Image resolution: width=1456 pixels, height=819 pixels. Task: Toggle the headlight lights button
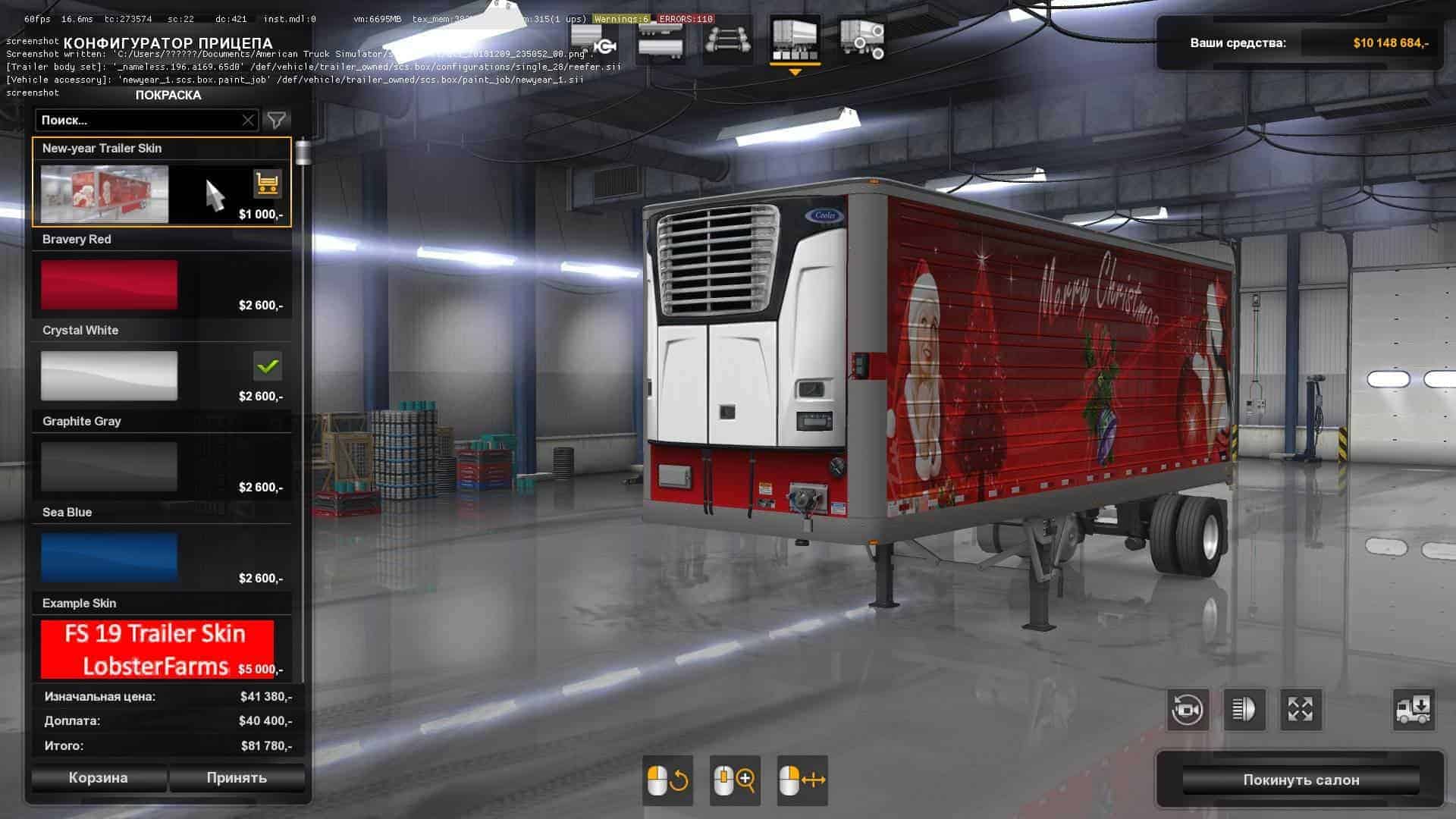(1244, 710)
